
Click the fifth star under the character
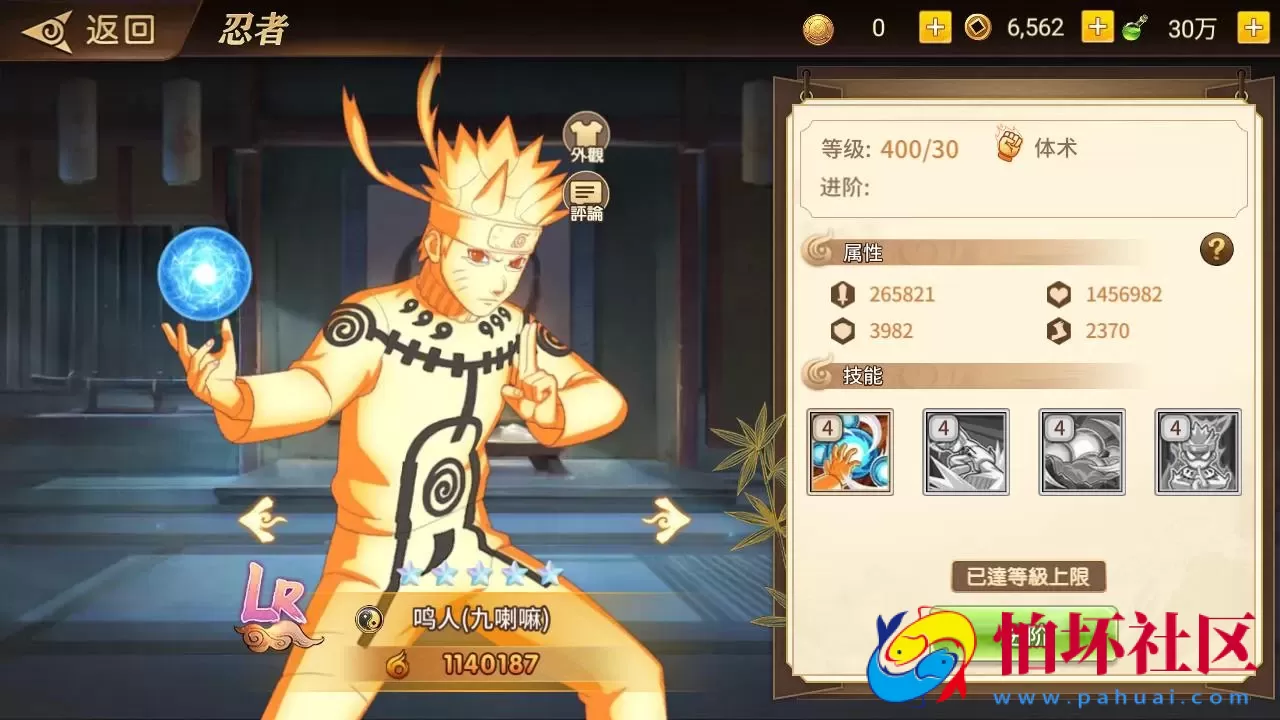click(548, 575)
